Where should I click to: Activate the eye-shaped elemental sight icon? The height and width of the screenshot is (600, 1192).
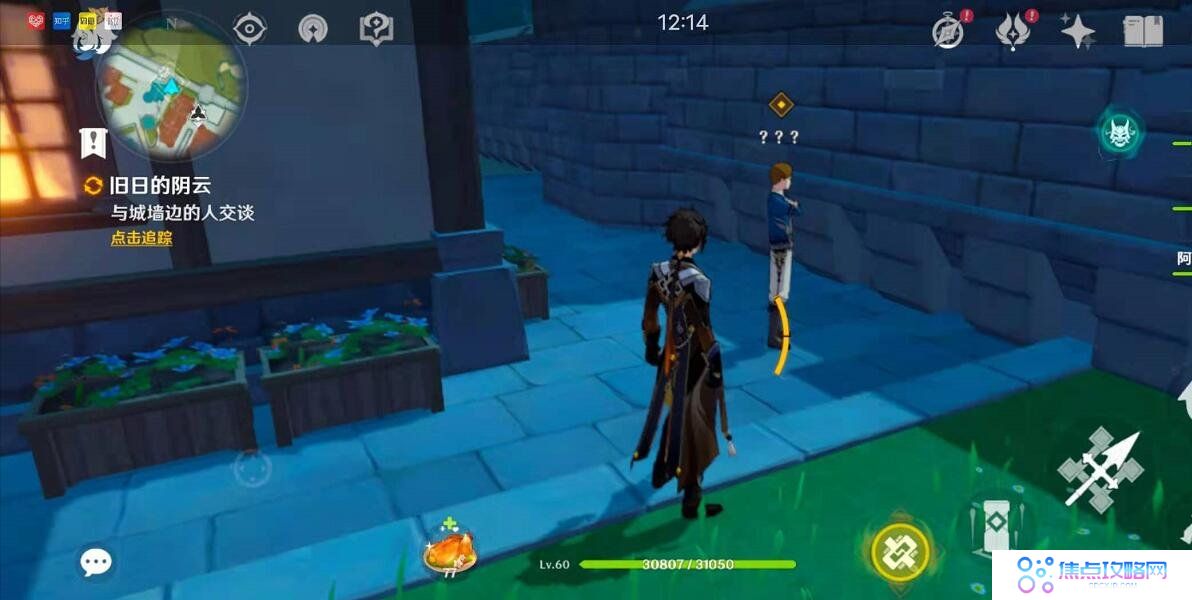coord(249,28)
